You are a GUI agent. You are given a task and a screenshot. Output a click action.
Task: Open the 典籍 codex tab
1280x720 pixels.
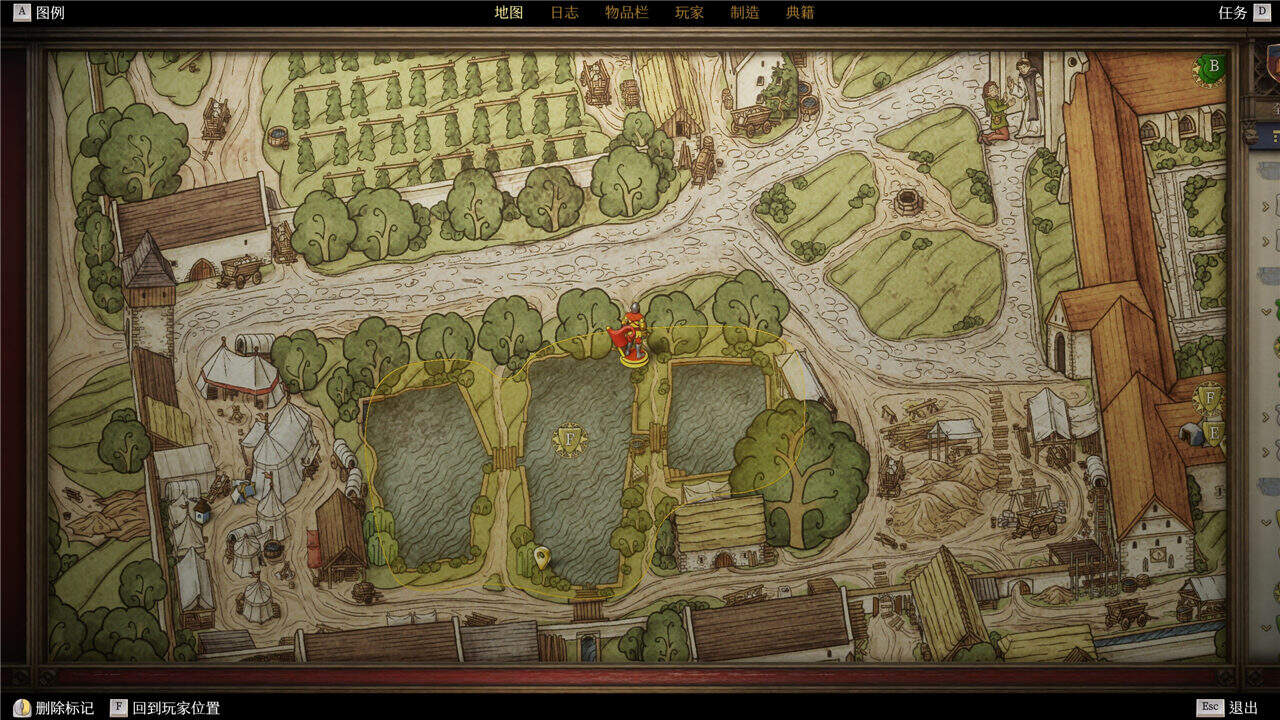800,13
